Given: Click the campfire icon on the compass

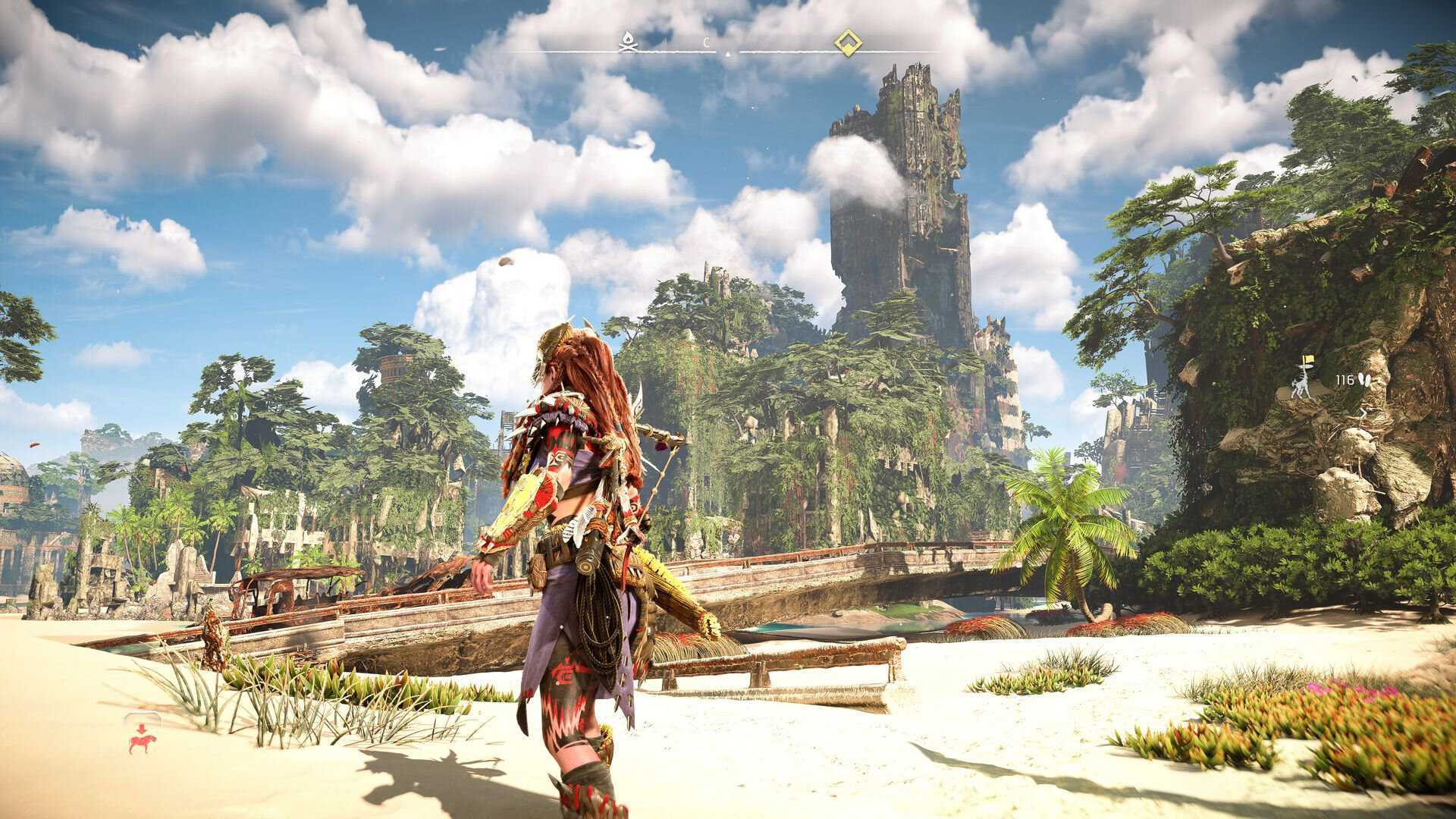Looking at the screenshot, I should tap(626, 43).
